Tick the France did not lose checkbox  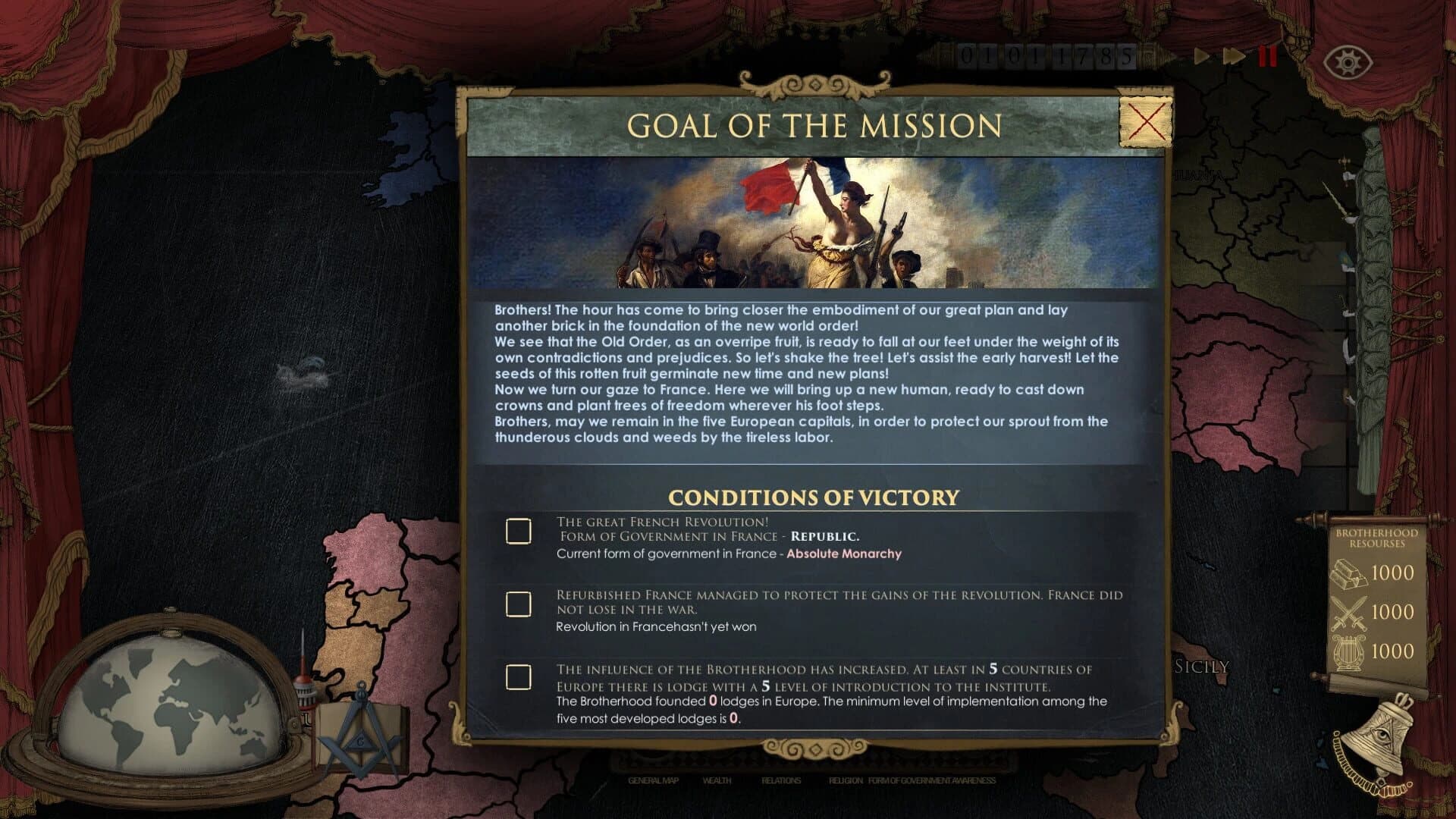pos(518,604)
